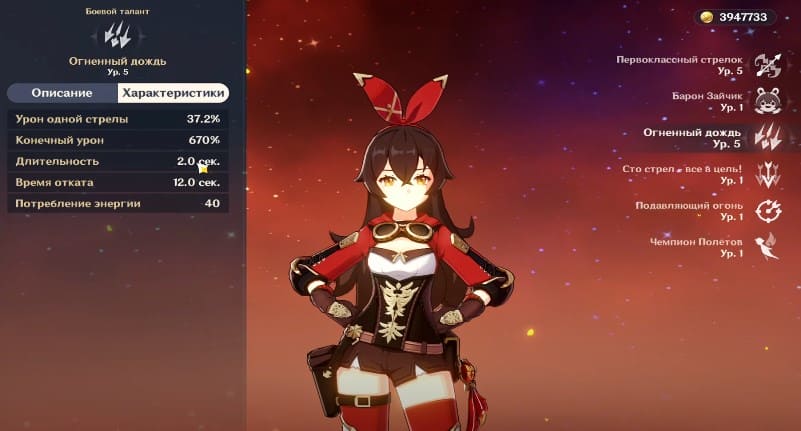Viewport: 801px width, 431px height.
Task: Select the Барон Зайчик talent
Action: [767, 101]
